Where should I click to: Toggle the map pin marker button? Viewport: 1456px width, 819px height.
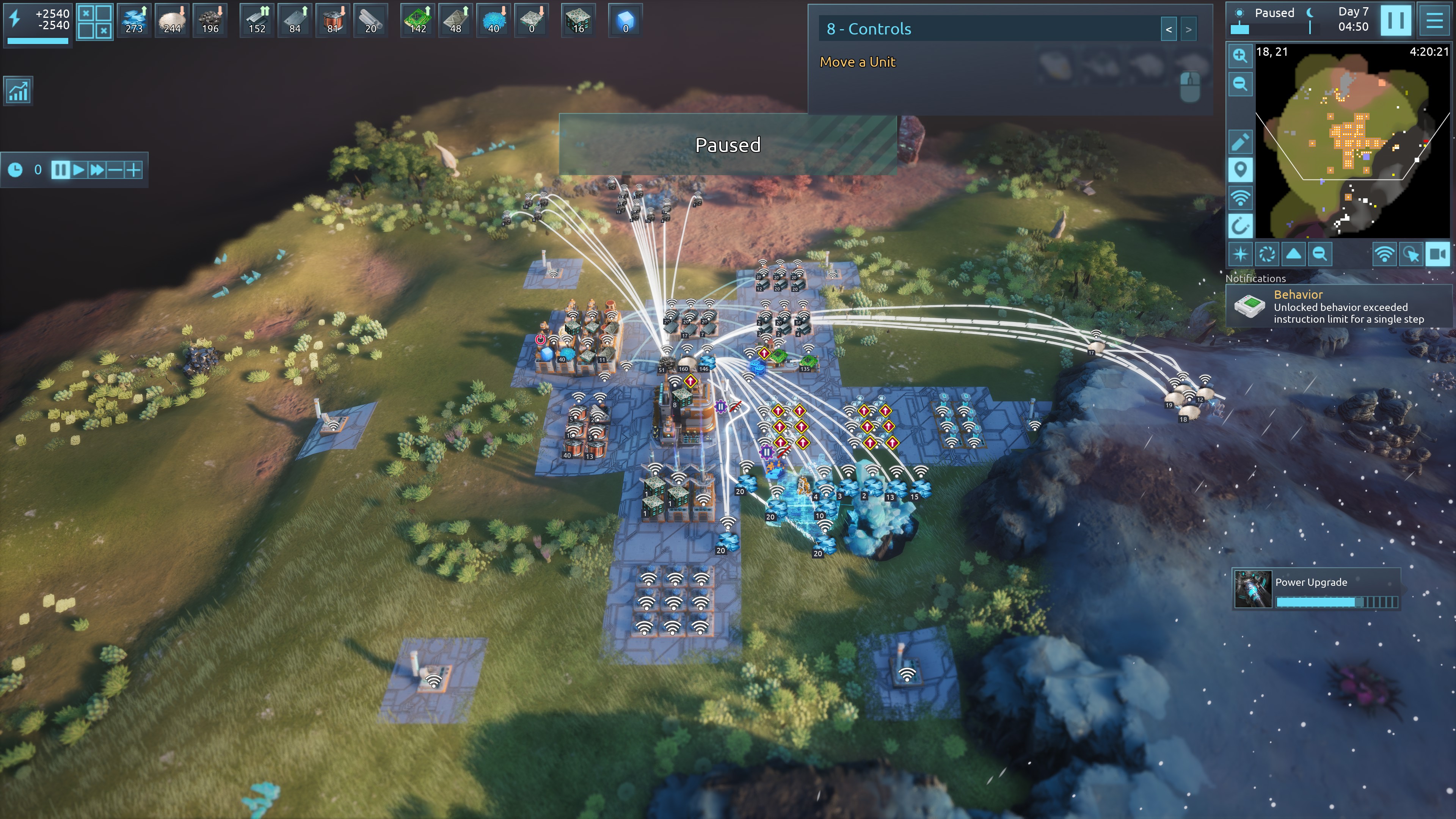point(1240,170)
